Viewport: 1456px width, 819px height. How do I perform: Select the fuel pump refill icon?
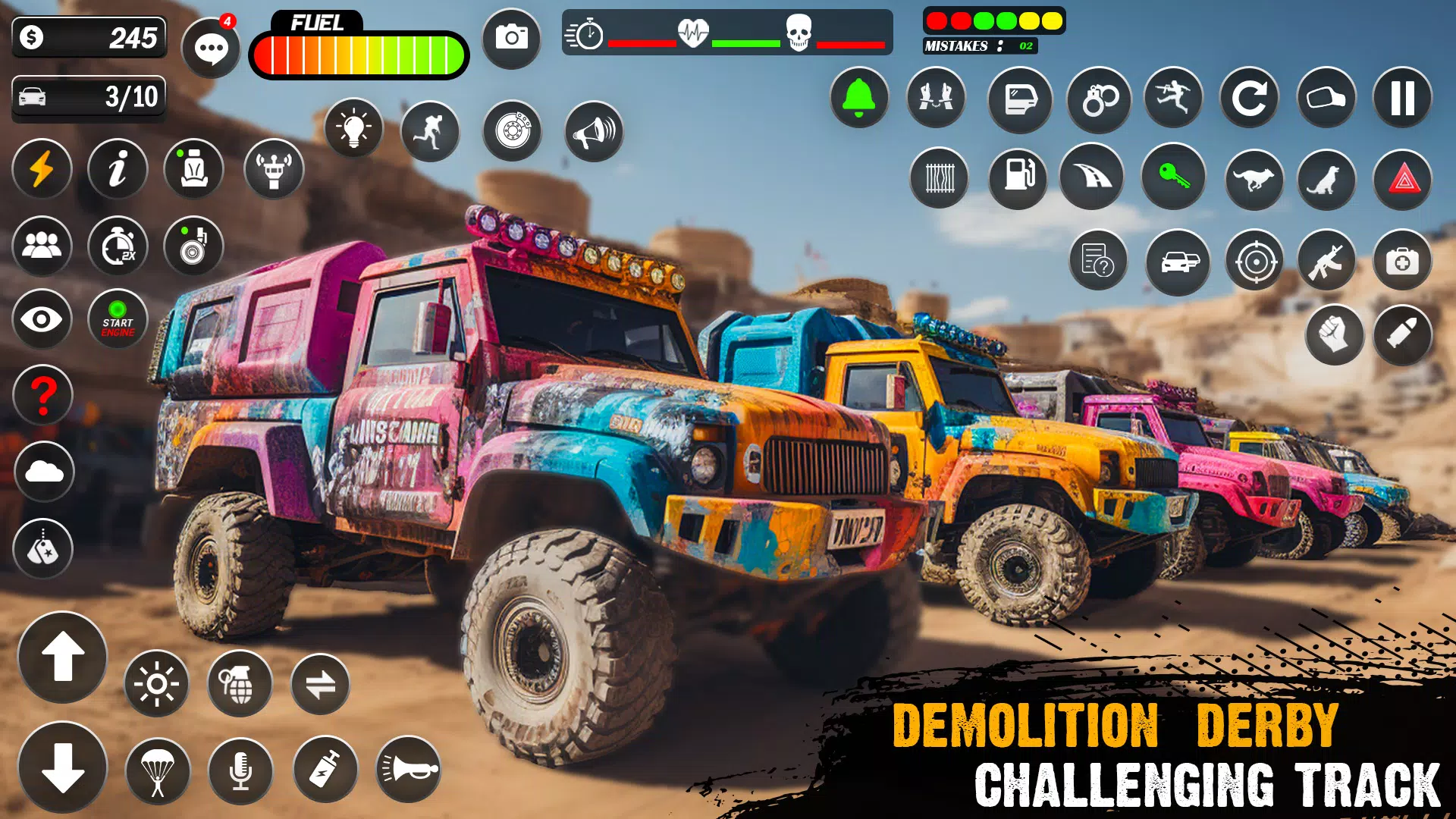[1018, 177]
